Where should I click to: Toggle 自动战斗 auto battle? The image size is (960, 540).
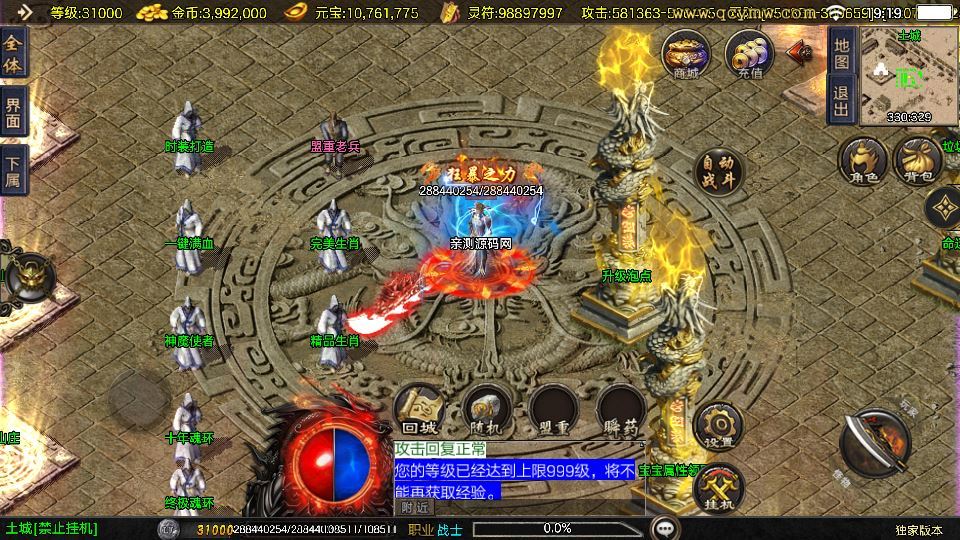718,173
